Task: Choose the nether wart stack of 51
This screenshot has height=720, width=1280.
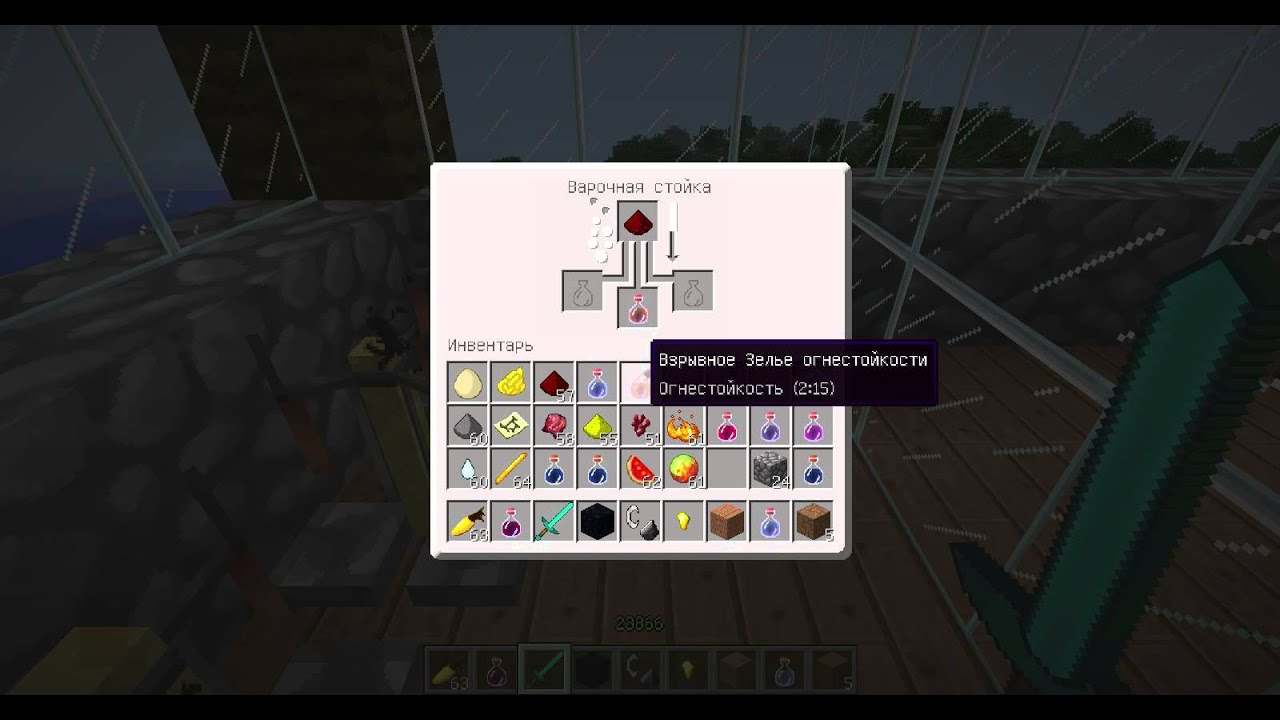Action: click(x=639, y=425)
